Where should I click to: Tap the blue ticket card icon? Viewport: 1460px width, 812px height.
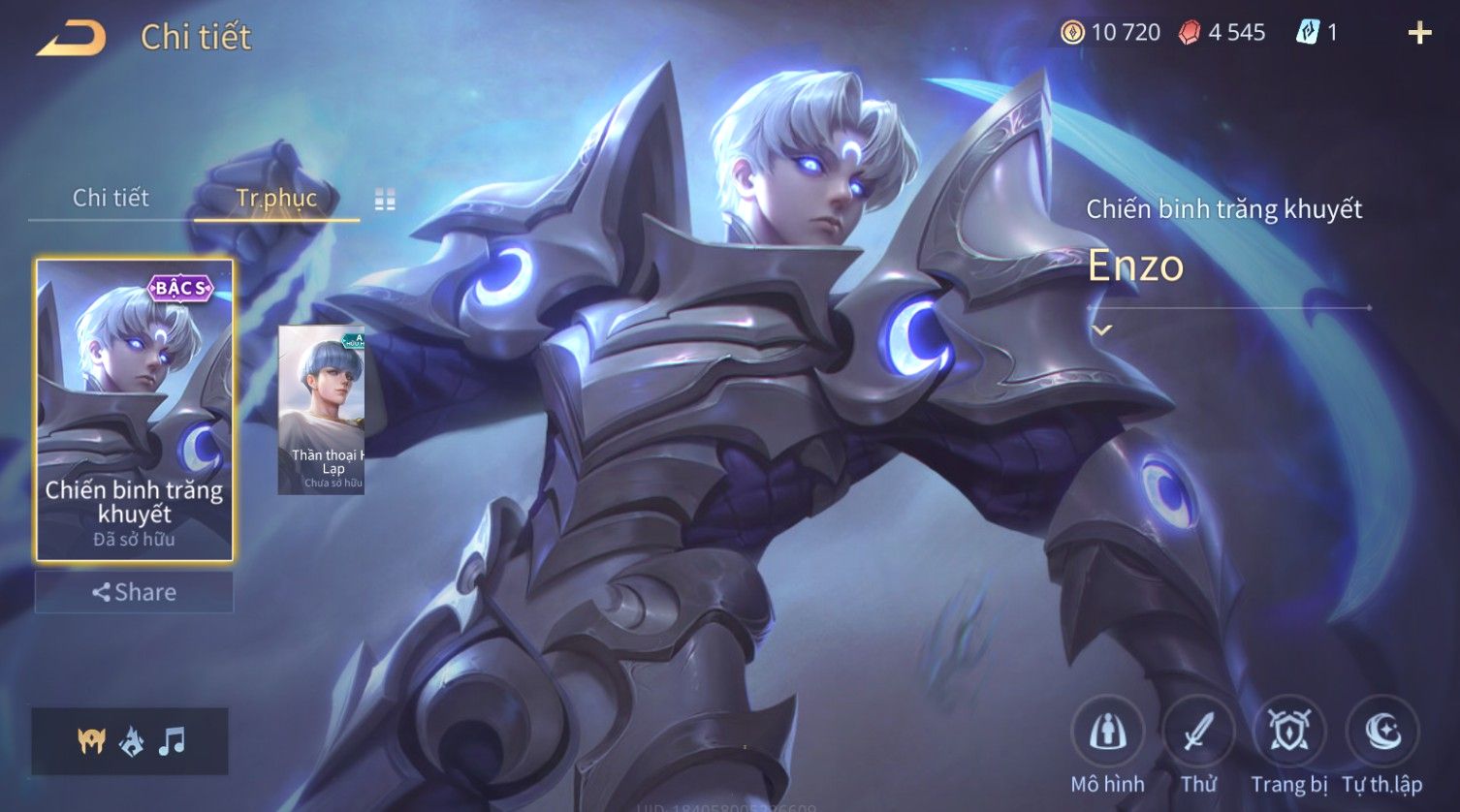coord(1308,33)
